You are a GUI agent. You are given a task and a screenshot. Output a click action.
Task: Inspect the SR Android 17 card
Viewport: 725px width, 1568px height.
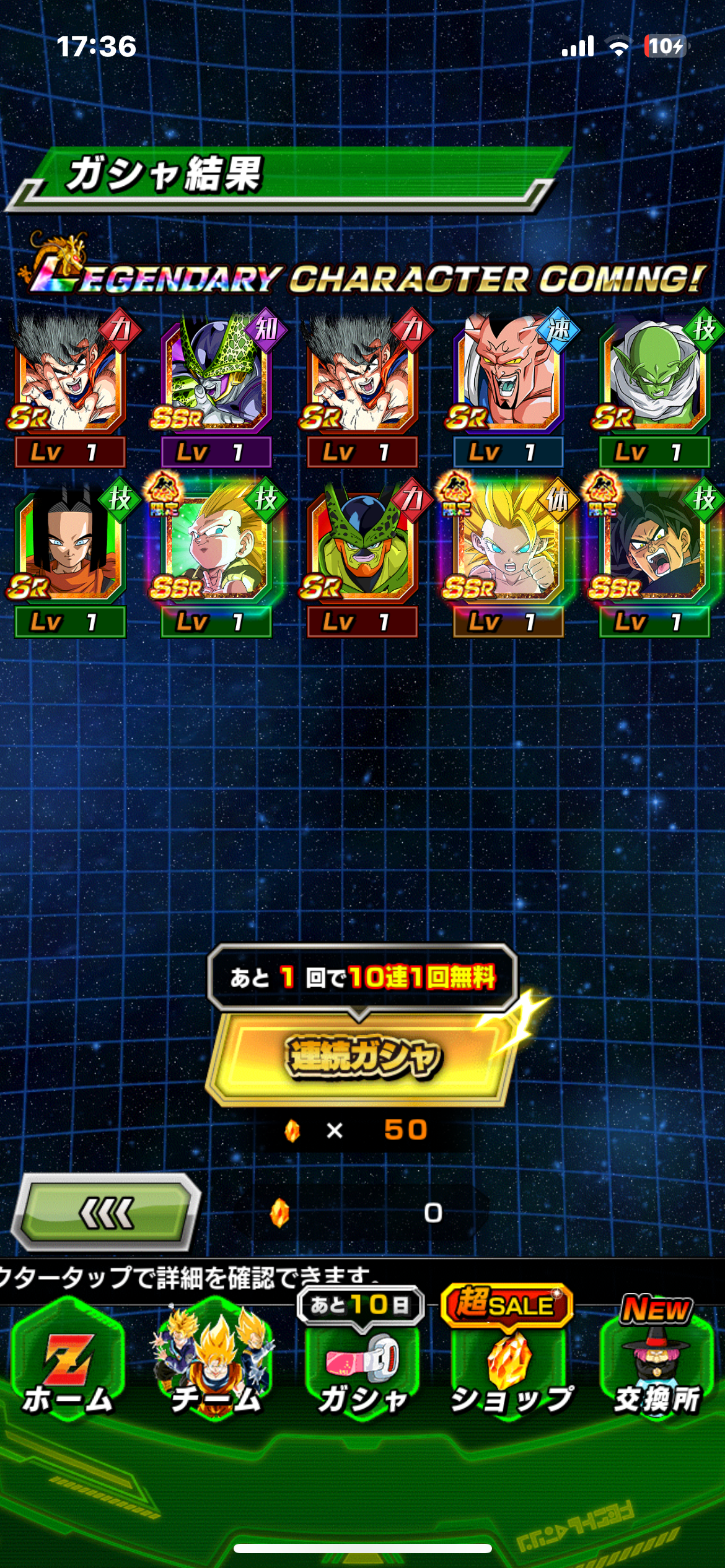coord(69,547)
